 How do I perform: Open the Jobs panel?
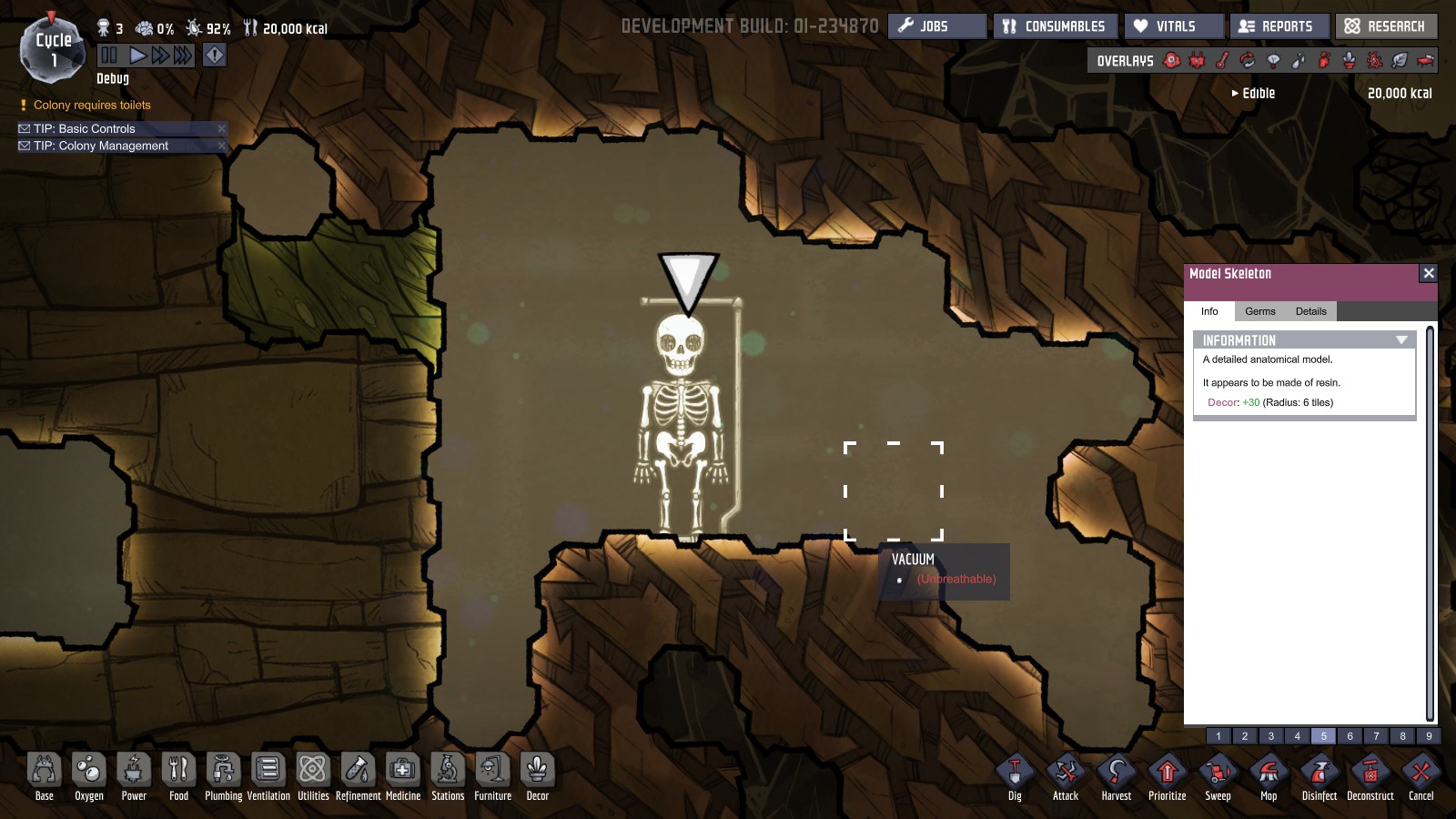[x=936, y=26]
